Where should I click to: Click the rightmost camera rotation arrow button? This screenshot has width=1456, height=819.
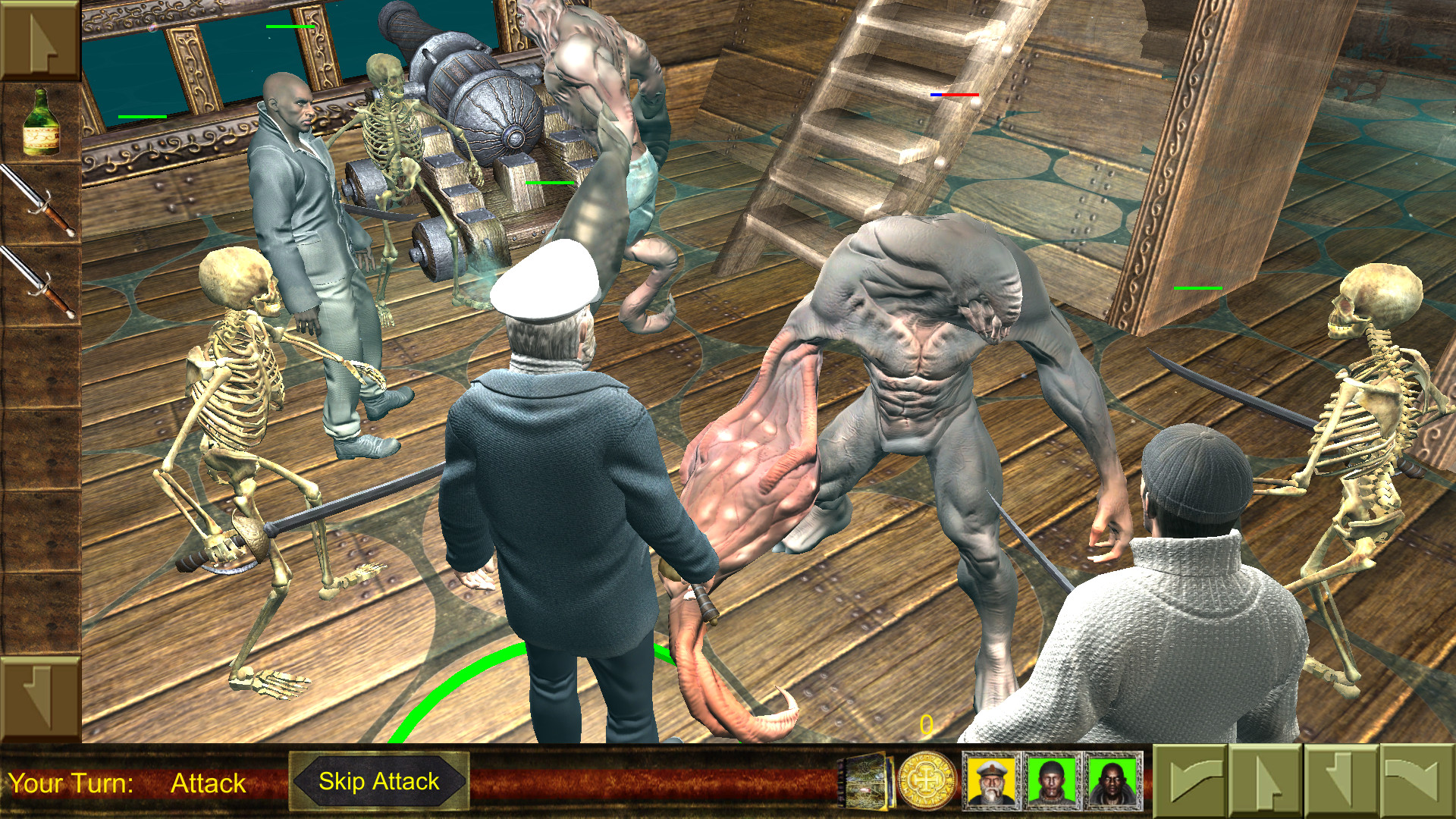(x=1420, y=781)
